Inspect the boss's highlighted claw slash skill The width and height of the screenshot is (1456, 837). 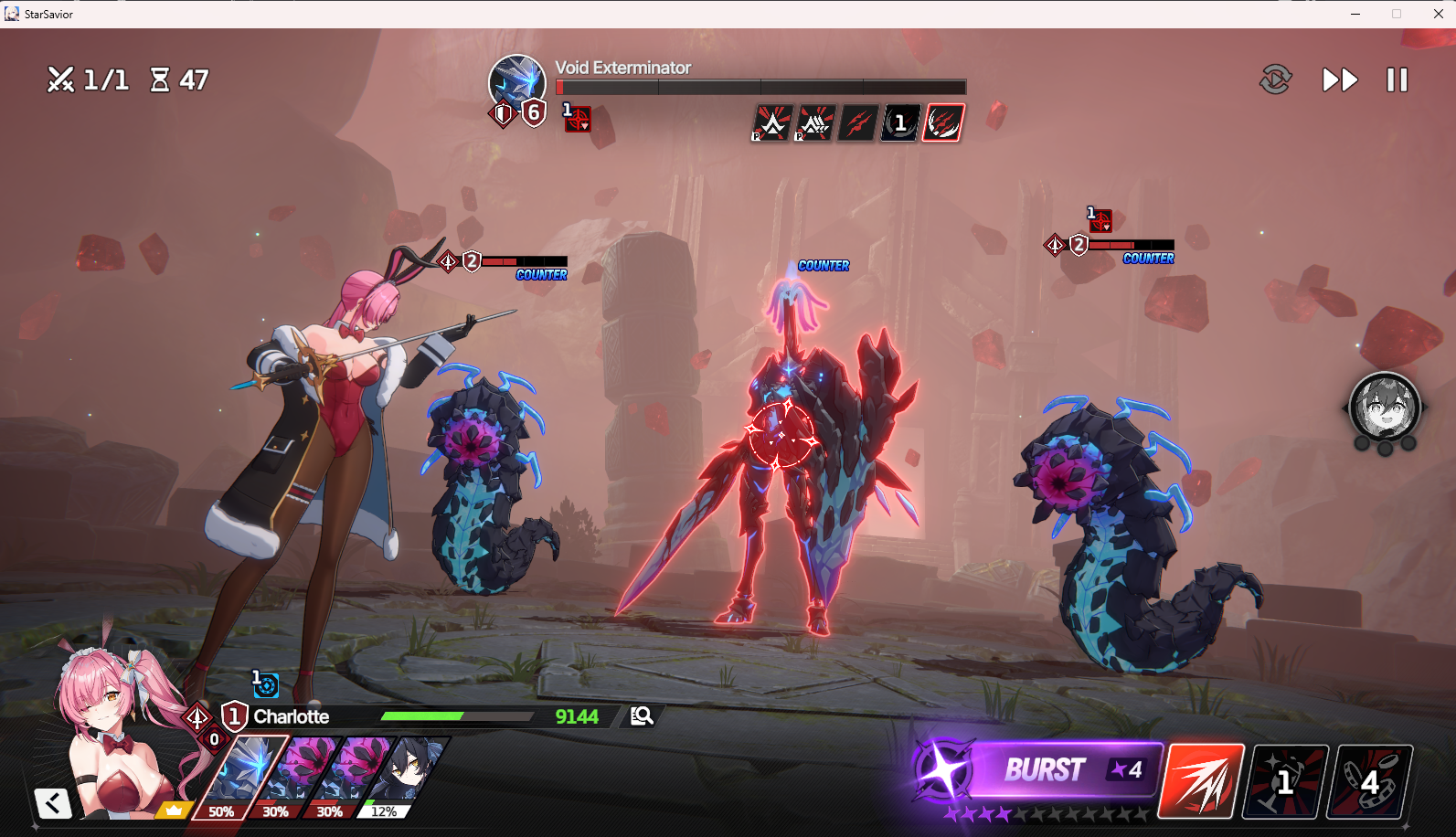[x=943, y=122]
